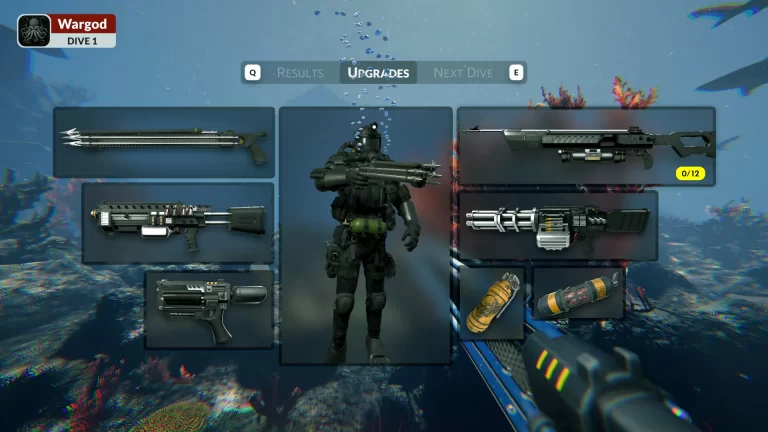Select the yellow grenade item slot
The image size is (768, 432).
(x=492, y=303)
